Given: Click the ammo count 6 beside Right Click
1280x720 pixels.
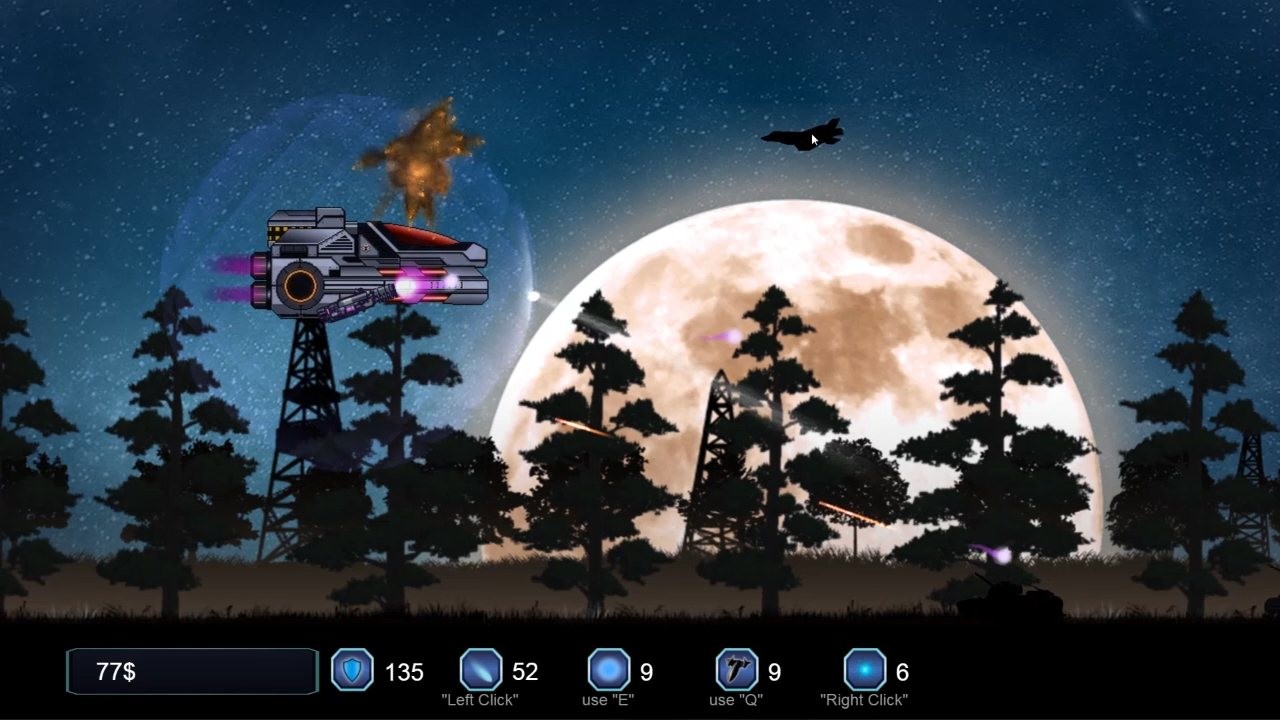Looking at the screenshot, I should [x=906, y=671].
